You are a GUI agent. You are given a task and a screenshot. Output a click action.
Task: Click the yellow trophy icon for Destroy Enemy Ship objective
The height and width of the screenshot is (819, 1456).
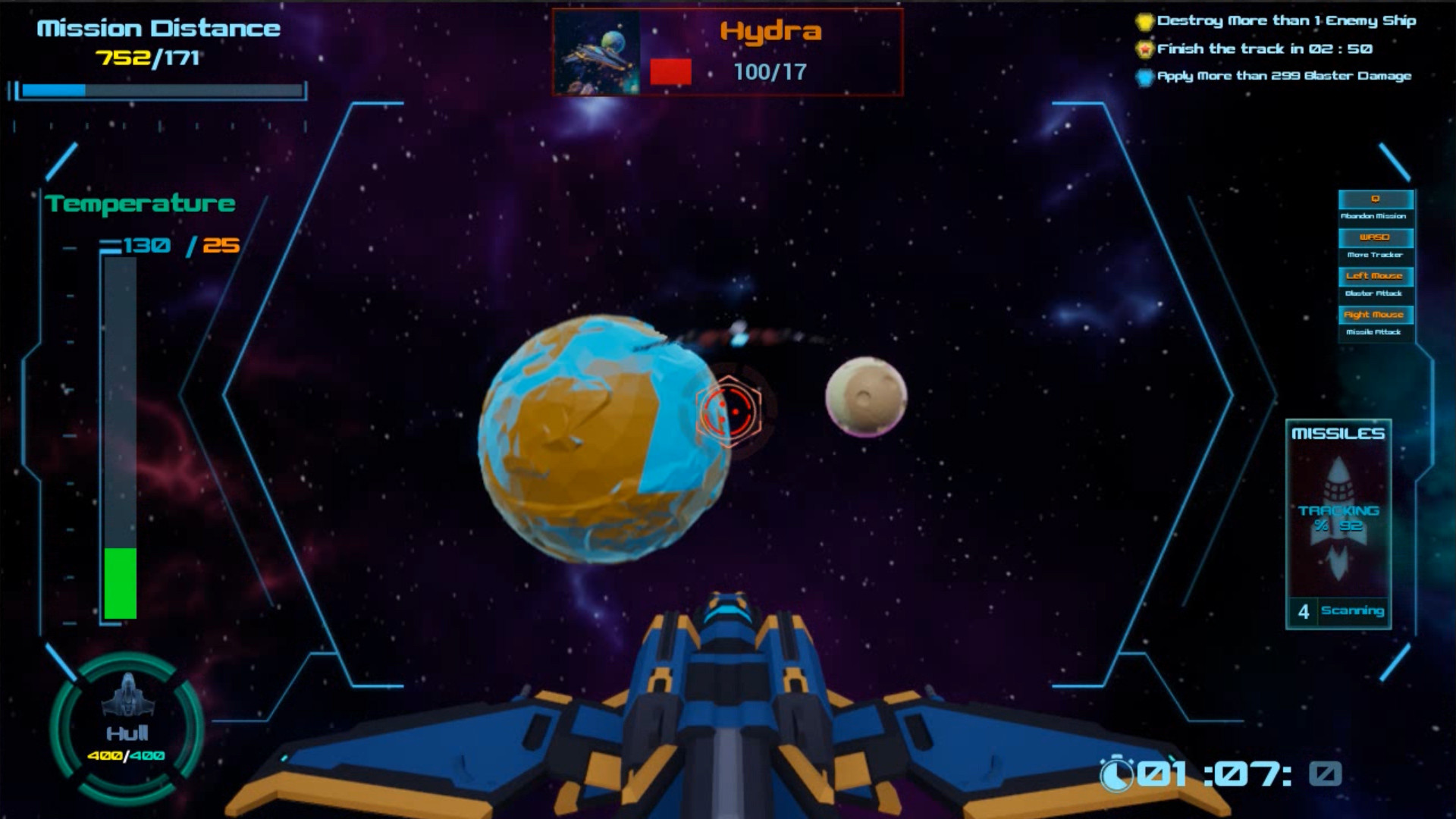tap(1144, 20)
